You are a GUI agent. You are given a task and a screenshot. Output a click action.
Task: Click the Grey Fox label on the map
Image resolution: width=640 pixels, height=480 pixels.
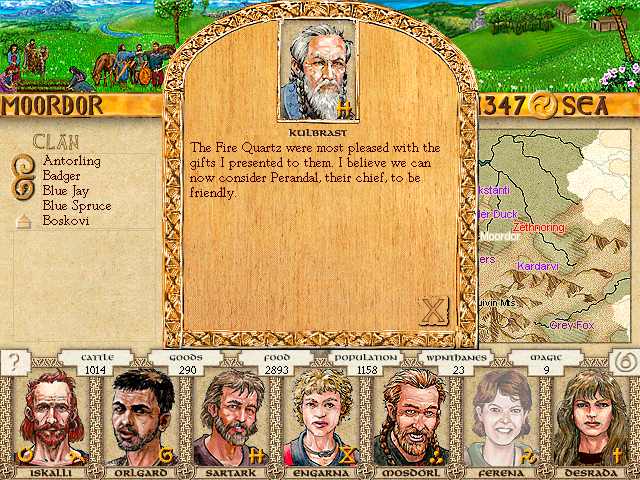pyautogui.click(x=572, y=325)
